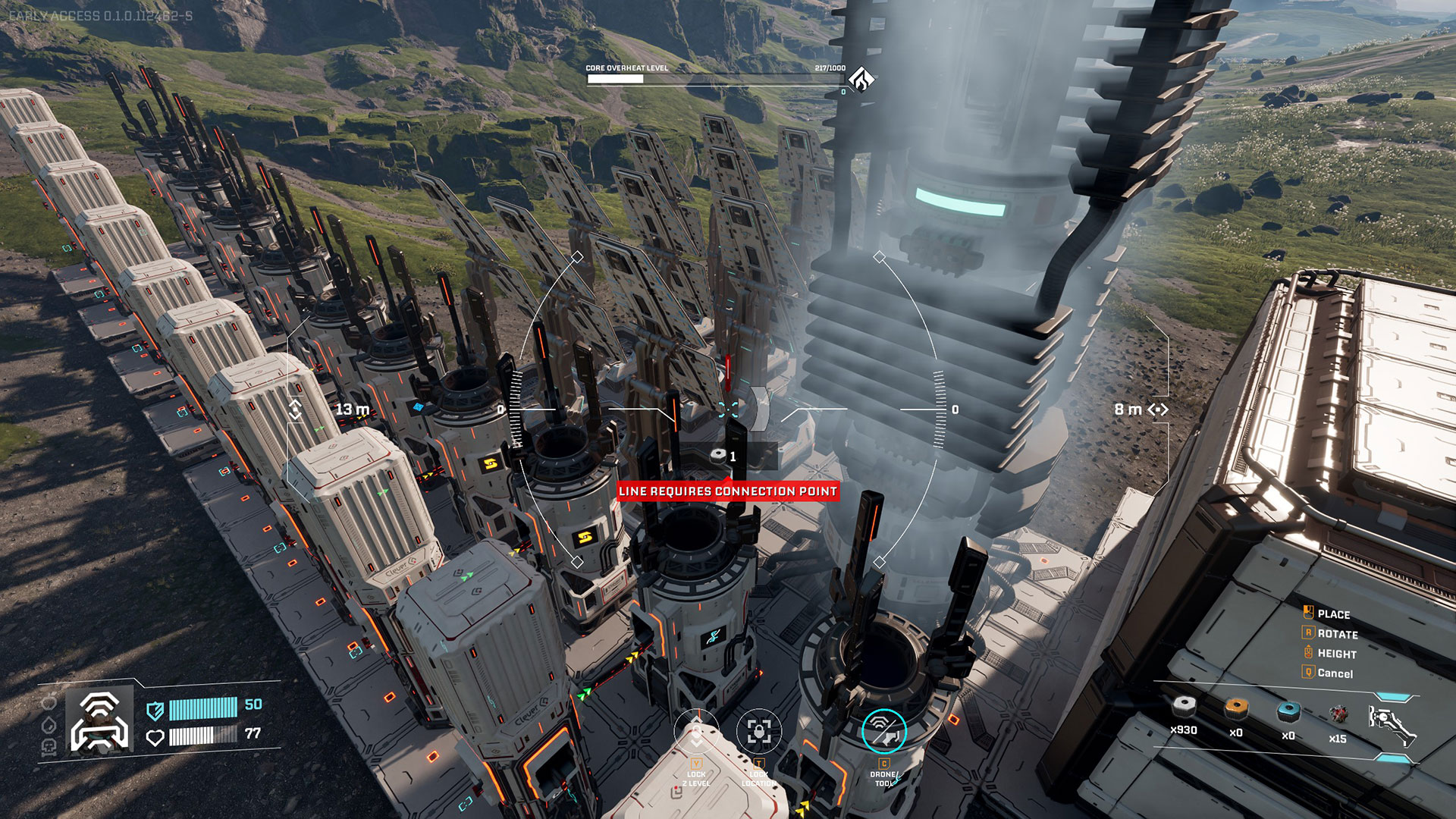Toggle the Lock Location padlock icon
Screen dimensions: 1456x819
[x=758, y=732]
